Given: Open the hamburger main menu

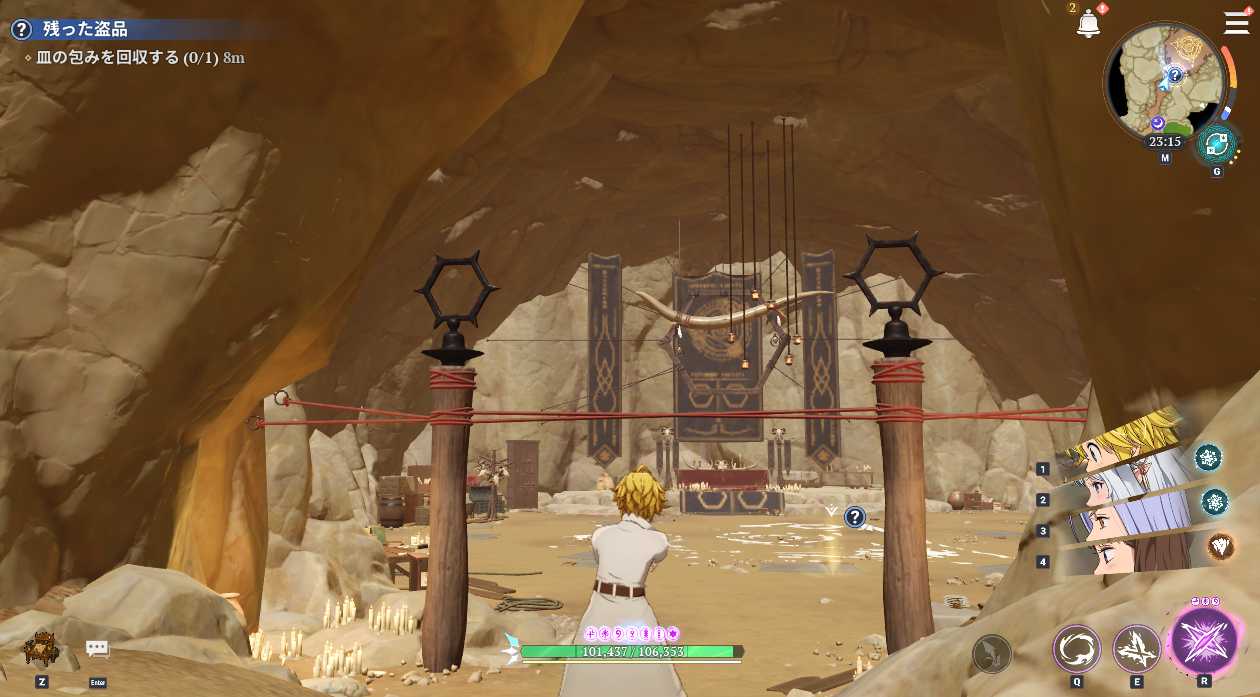Looking at the screenshot, I should (x=1236, y=22).
